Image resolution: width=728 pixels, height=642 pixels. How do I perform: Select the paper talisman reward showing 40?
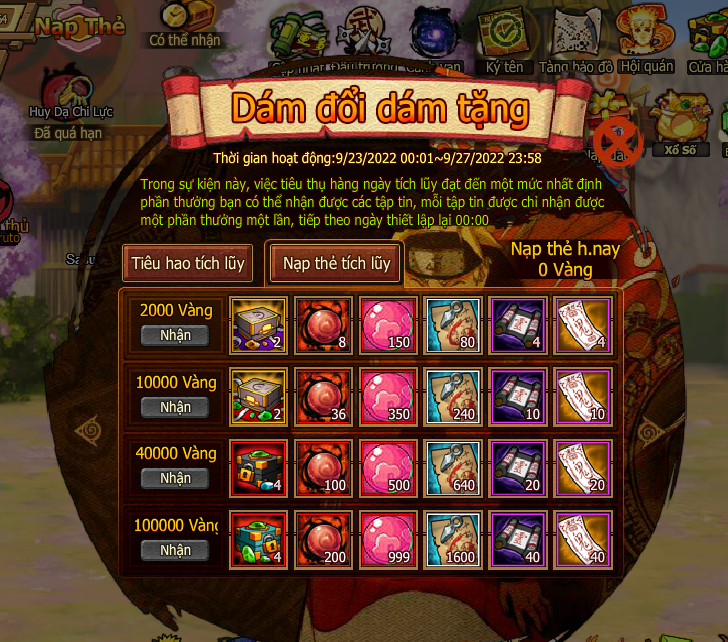pos(581,536)
